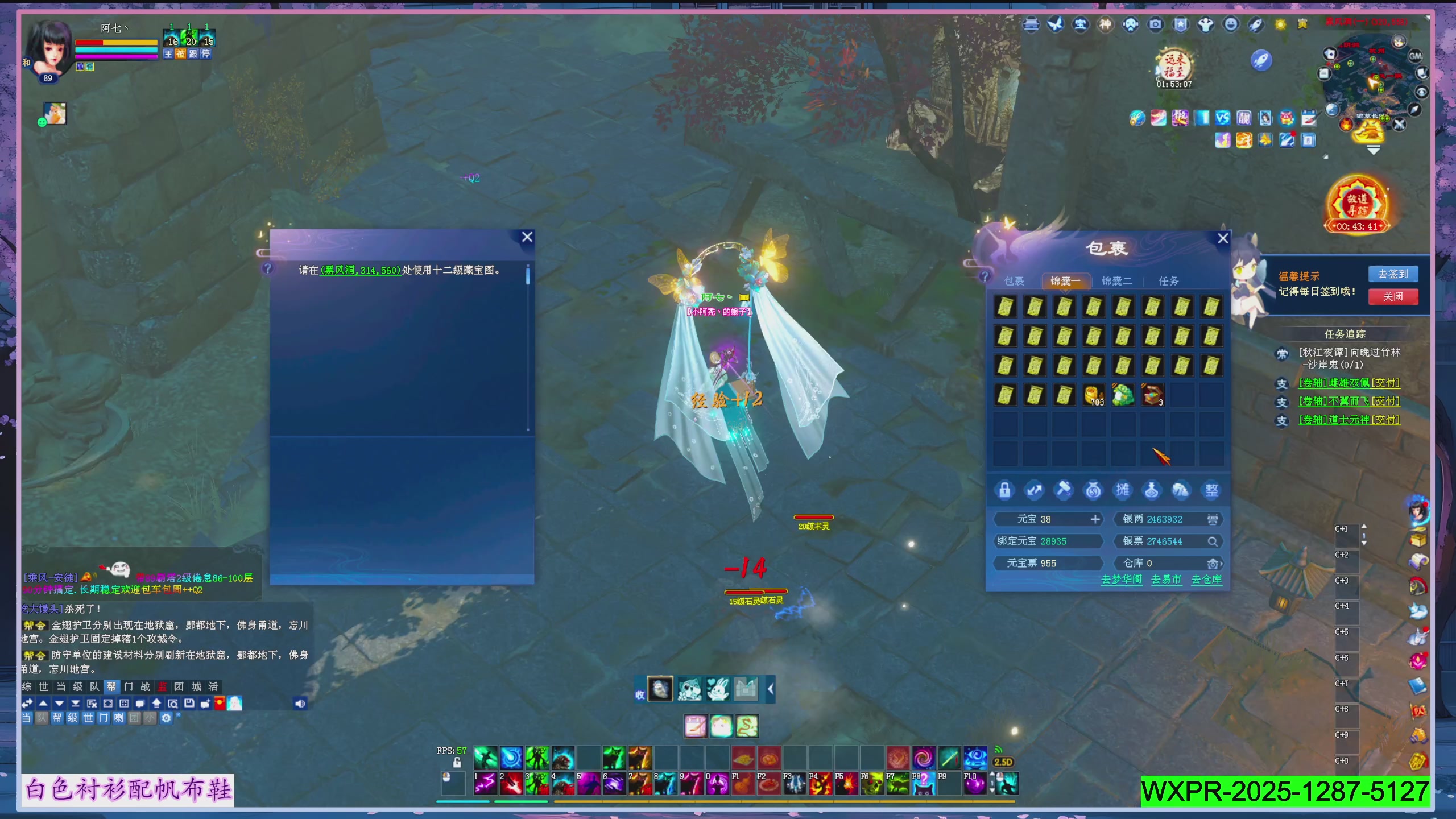
Task: Open the 任务 tab in inventory
Action: pyautogui.click(x=1169, y=281)
